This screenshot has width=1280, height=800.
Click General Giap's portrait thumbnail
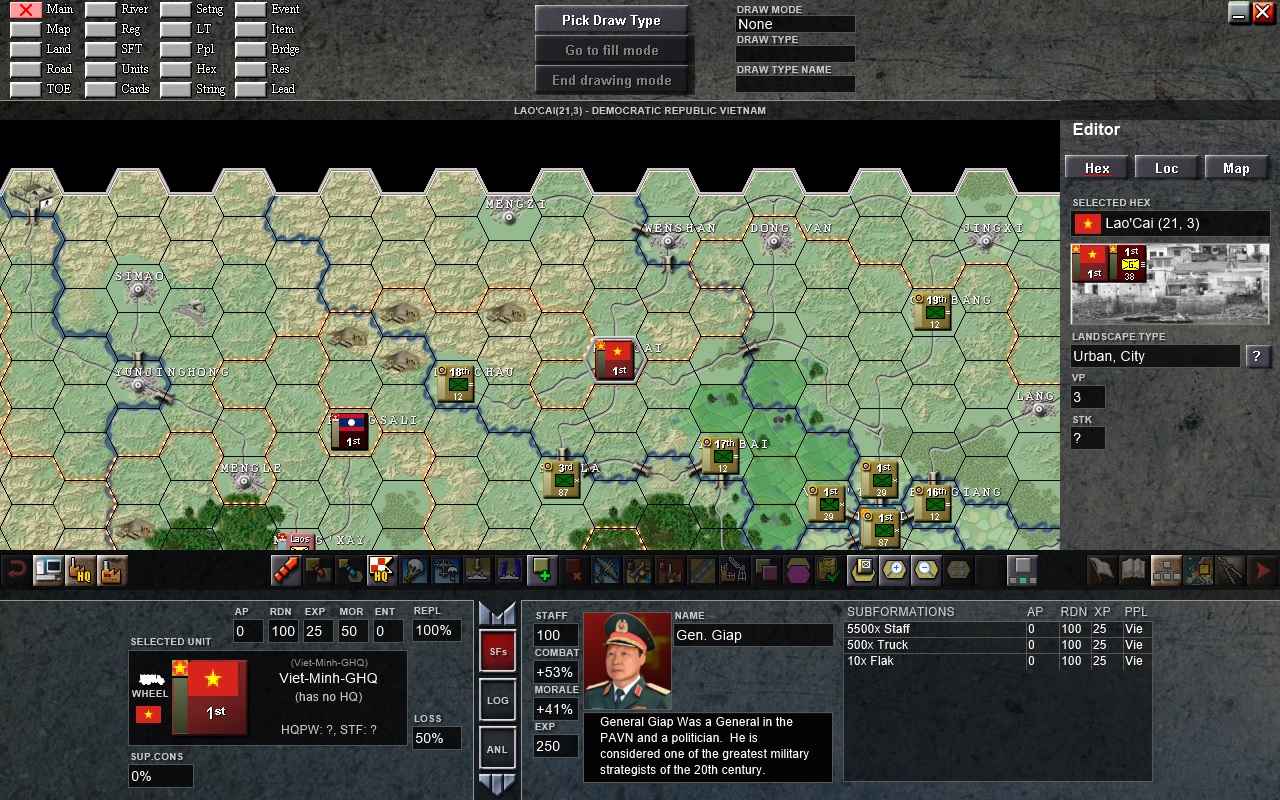[x=627, y=660]
